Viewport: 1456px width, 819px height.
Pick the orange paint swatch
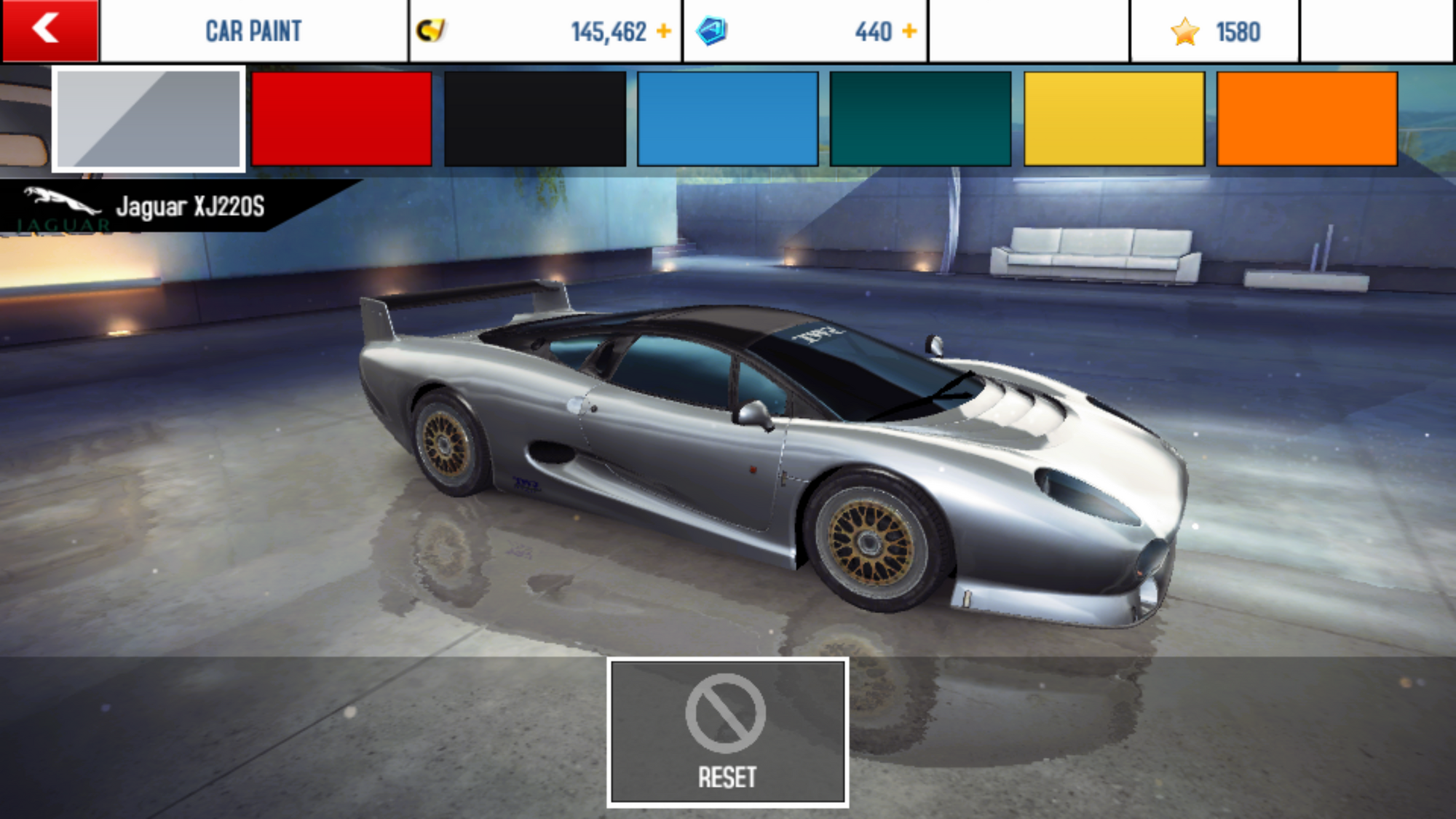[x=1307, y=119]
